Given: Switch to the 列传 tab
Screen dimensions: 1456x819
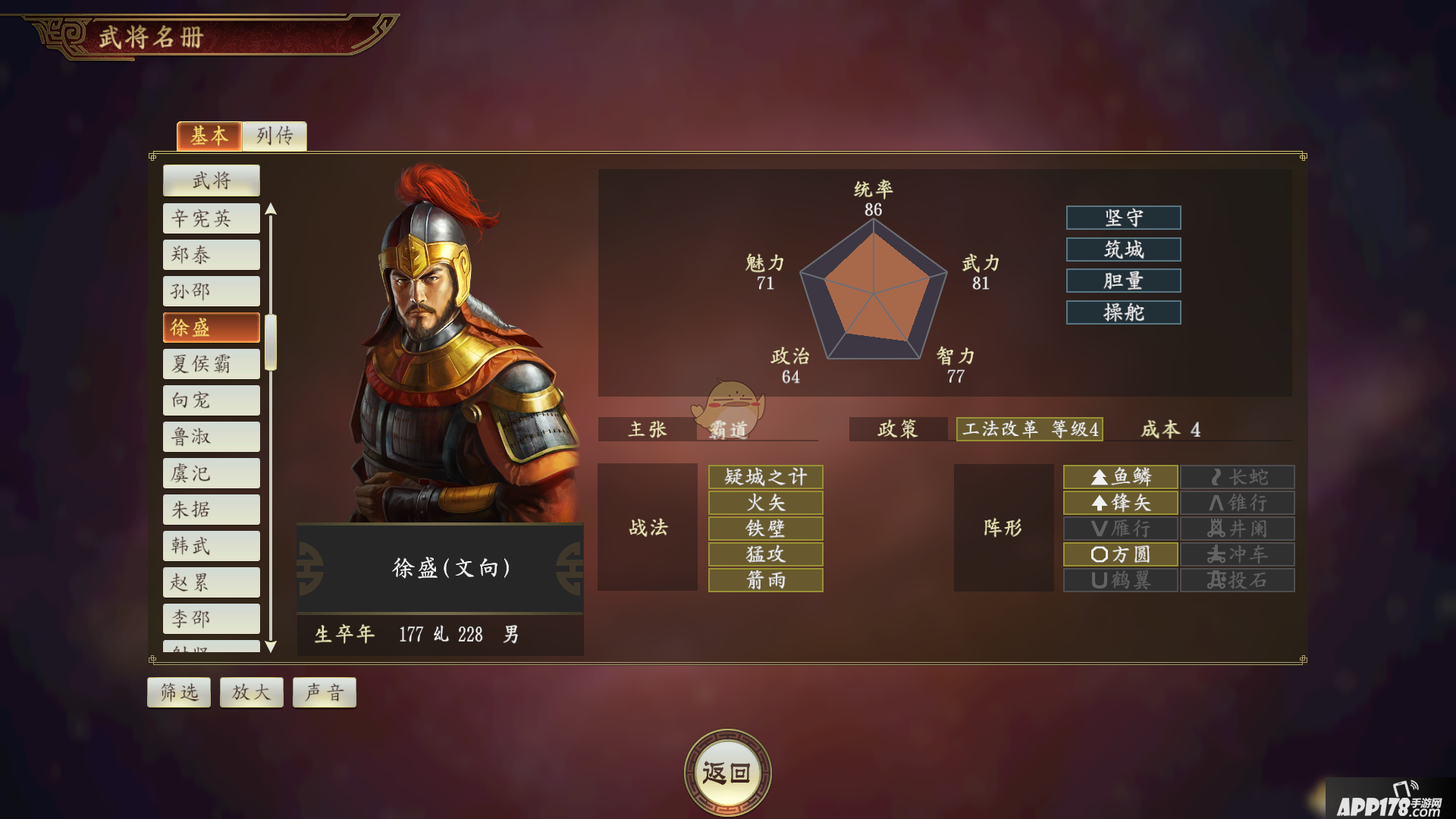Looking at the screenshot, I should 274,136.
